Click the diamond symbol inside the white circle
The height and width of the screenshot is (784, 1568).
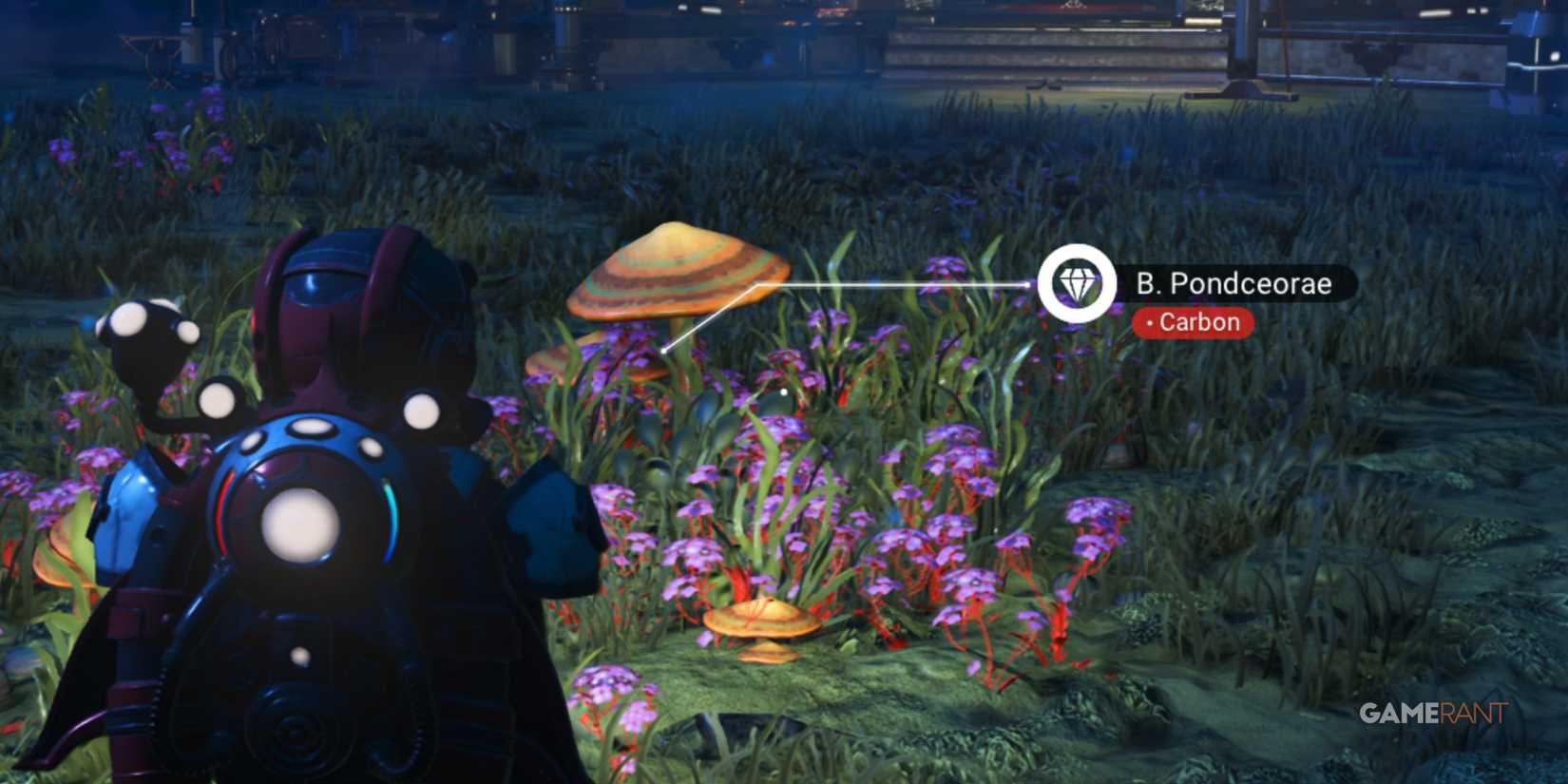(x=1079, y=282)
